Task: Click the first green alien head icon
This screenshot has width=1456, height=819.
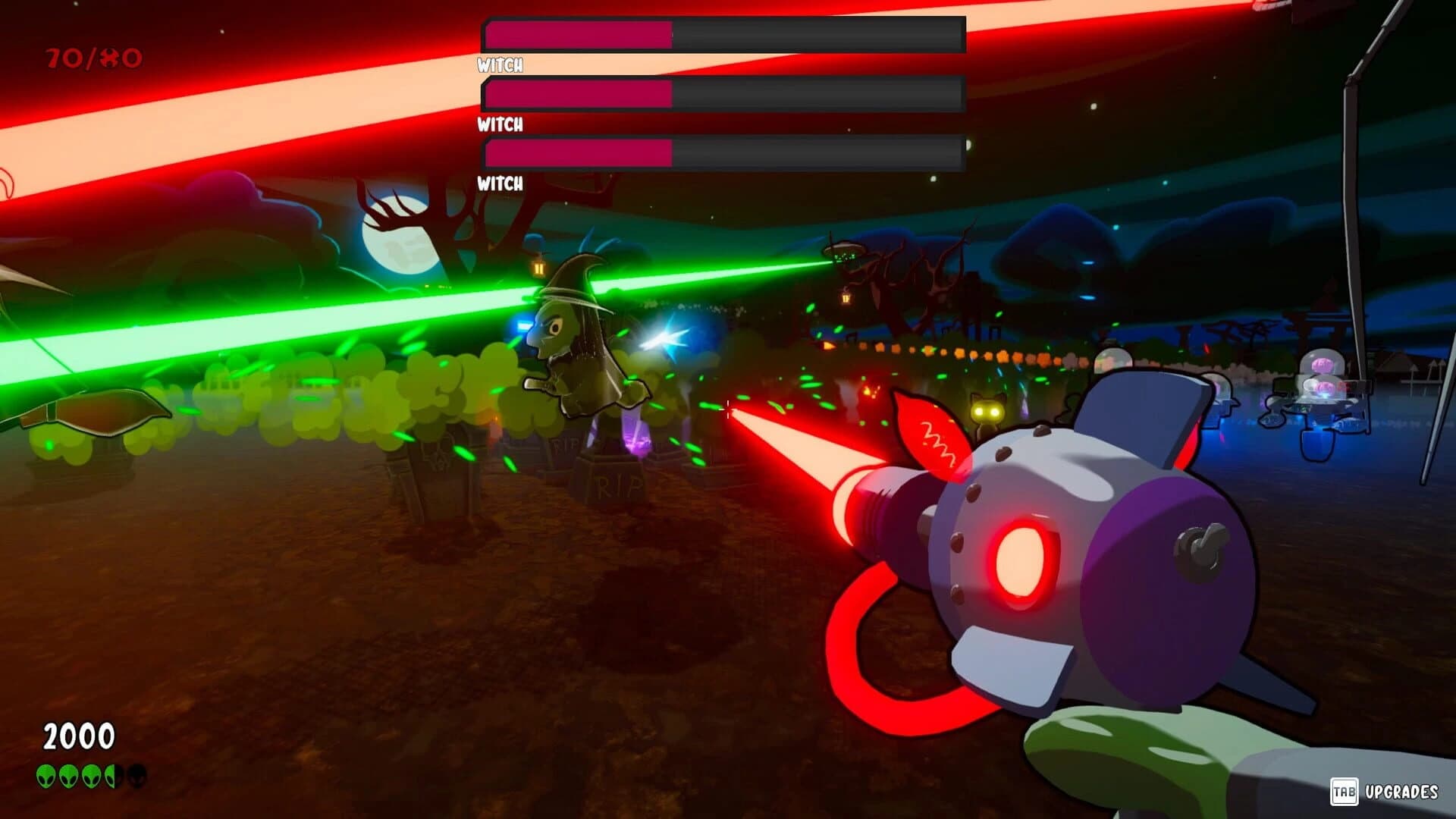Action: click(x=47, y=776)
